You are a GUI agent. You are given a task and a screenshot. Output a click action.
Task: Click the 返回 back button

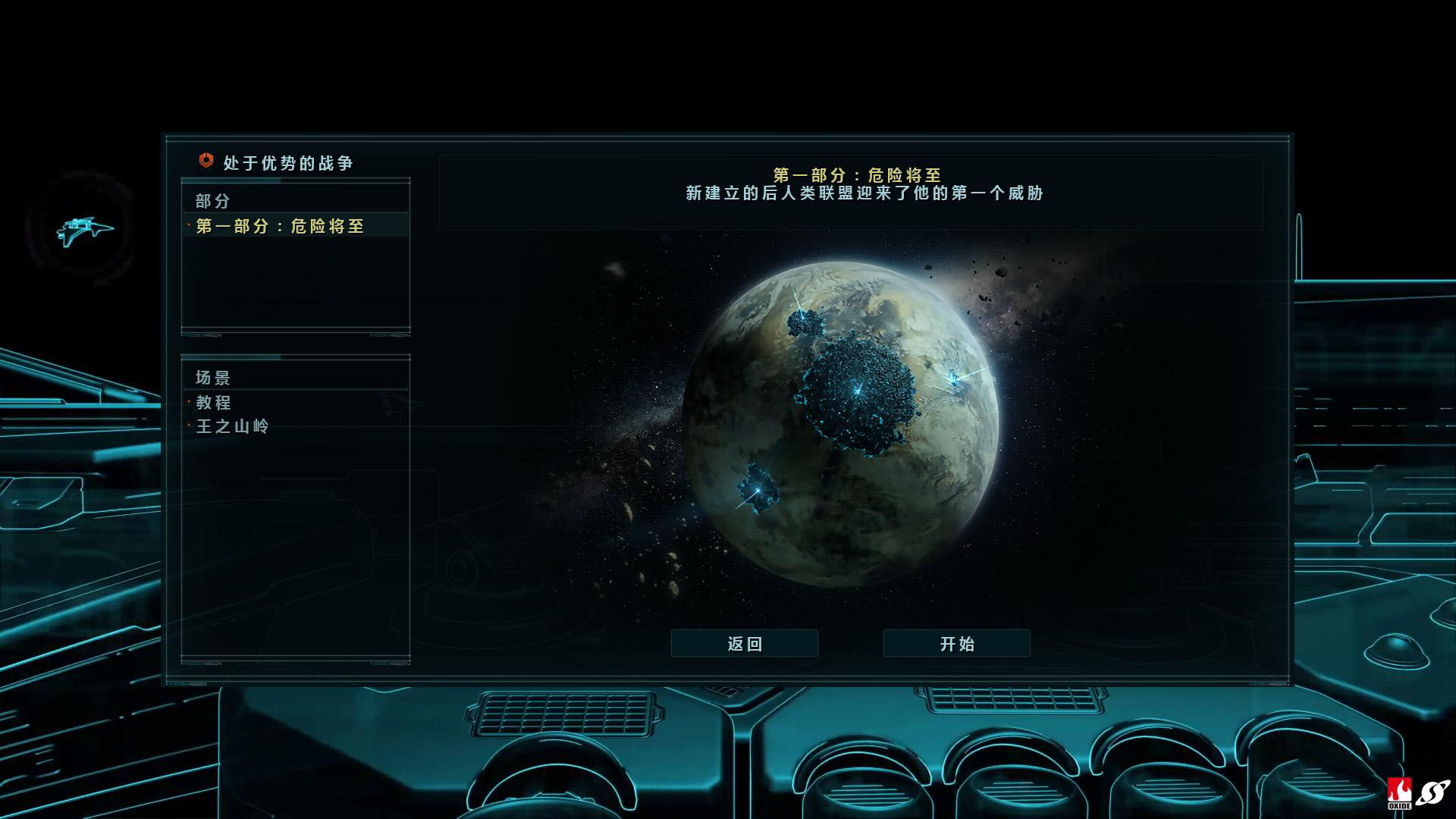(744, 644)
